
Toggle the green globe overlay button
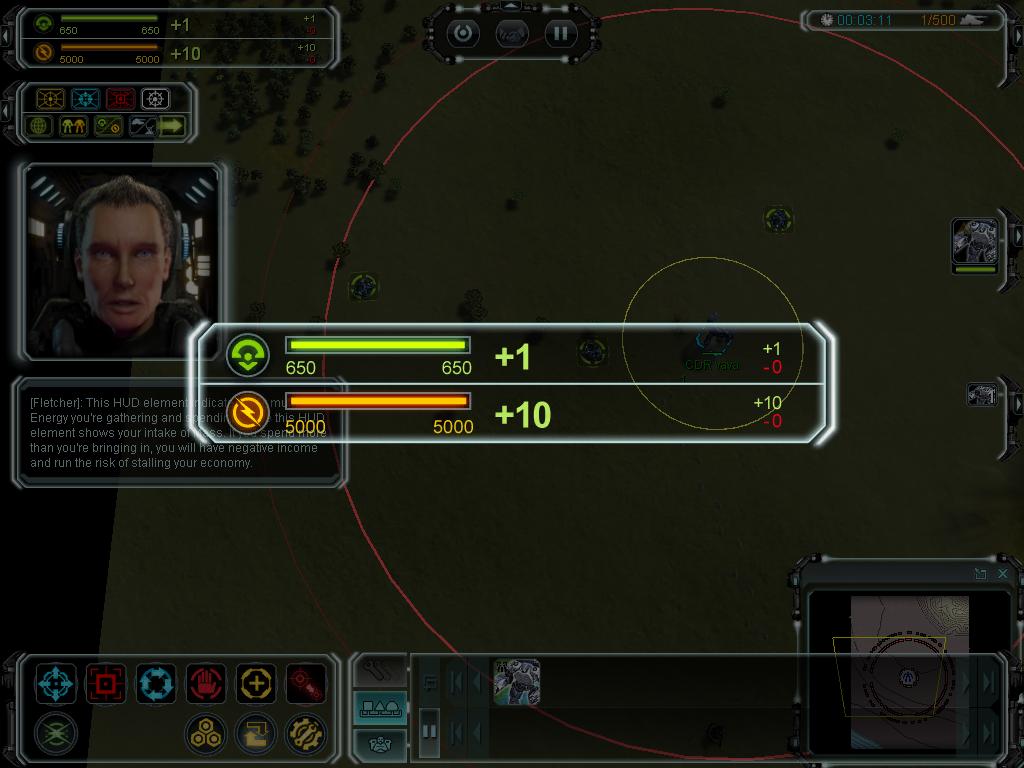click(x=40, y=126)
